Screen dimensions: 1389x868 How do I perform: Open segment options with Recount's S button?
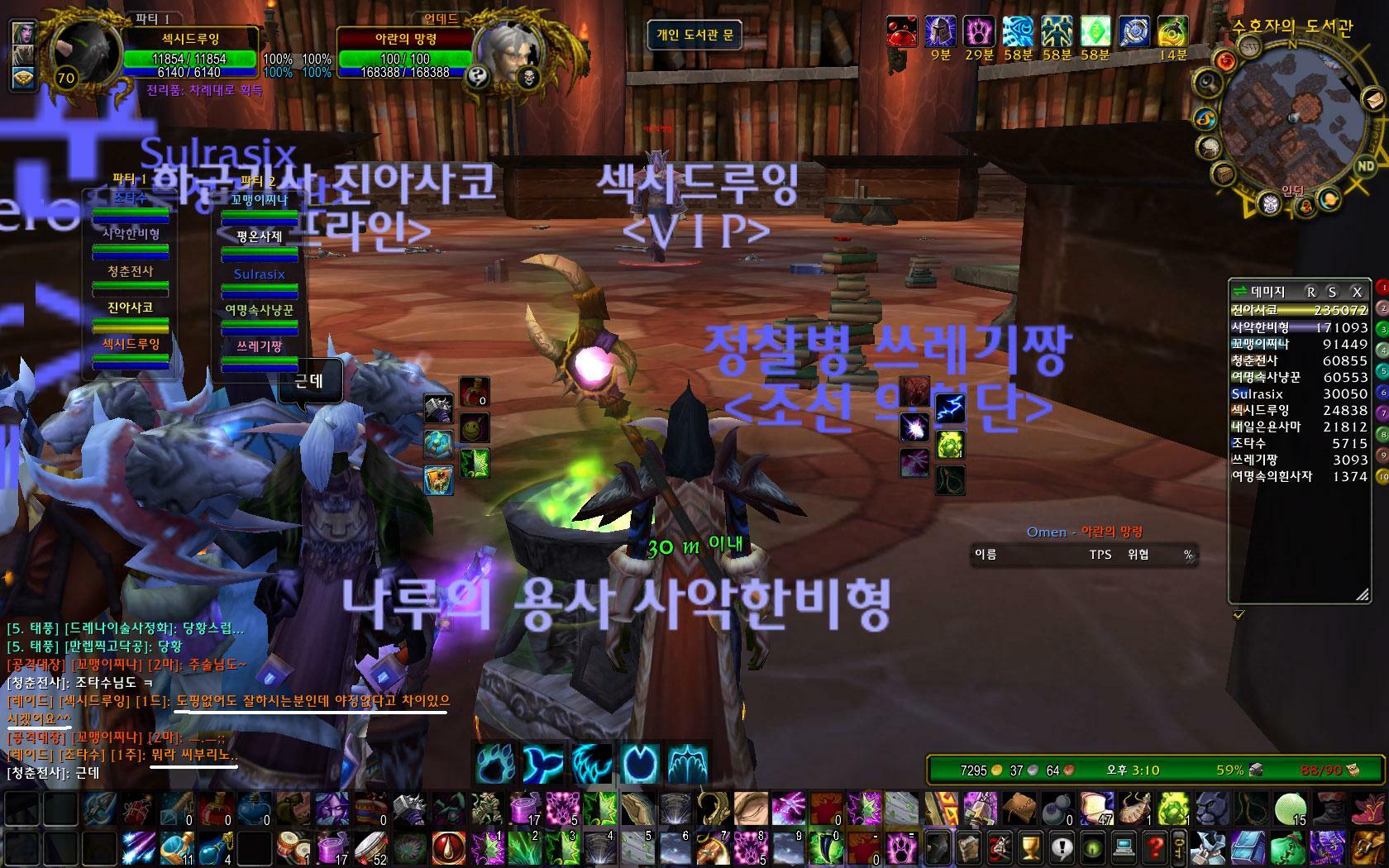click(1331, 291)
